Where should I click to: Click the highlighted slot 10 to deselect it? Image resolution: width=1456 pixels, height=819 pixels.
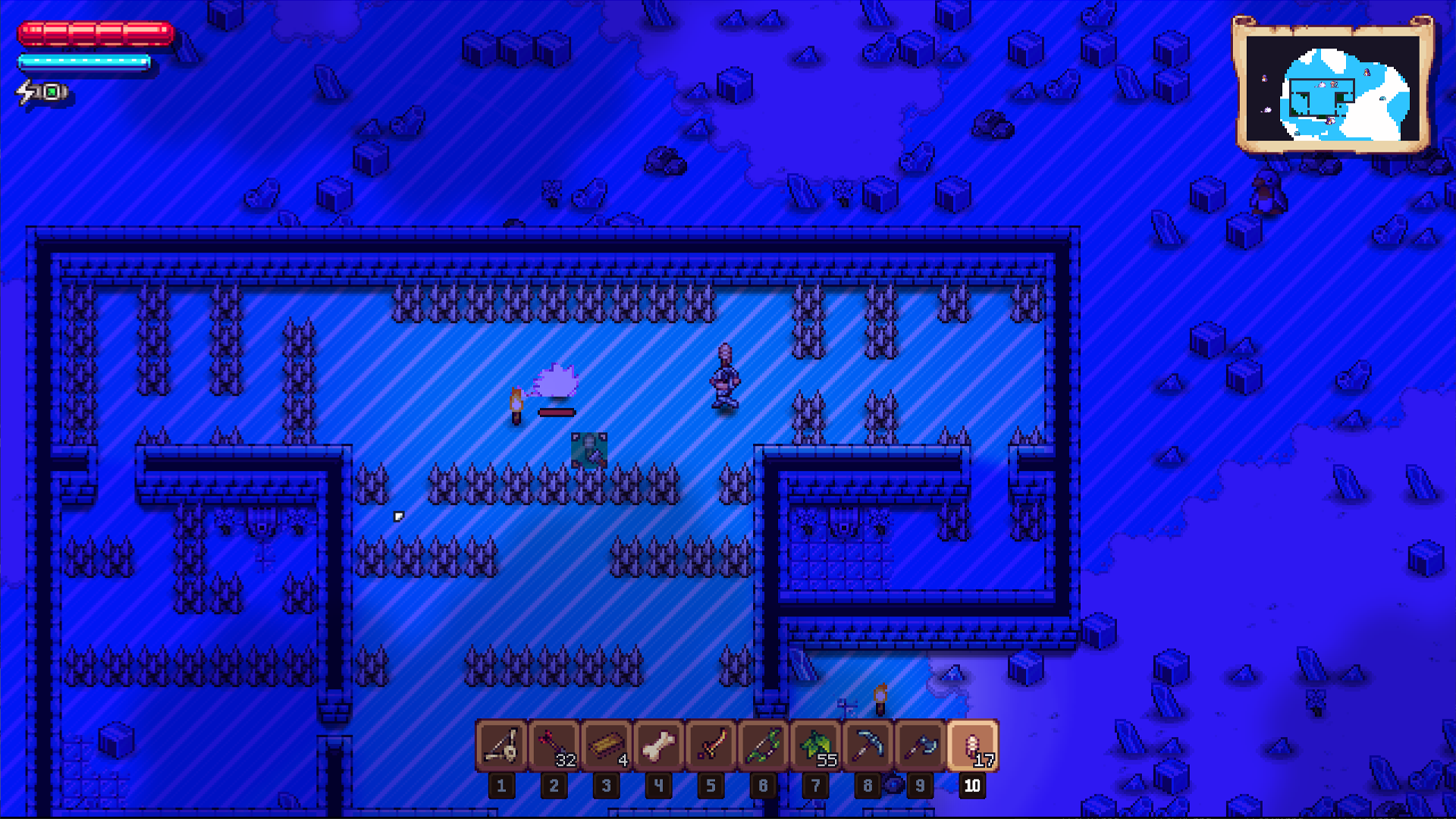point(973,747)
